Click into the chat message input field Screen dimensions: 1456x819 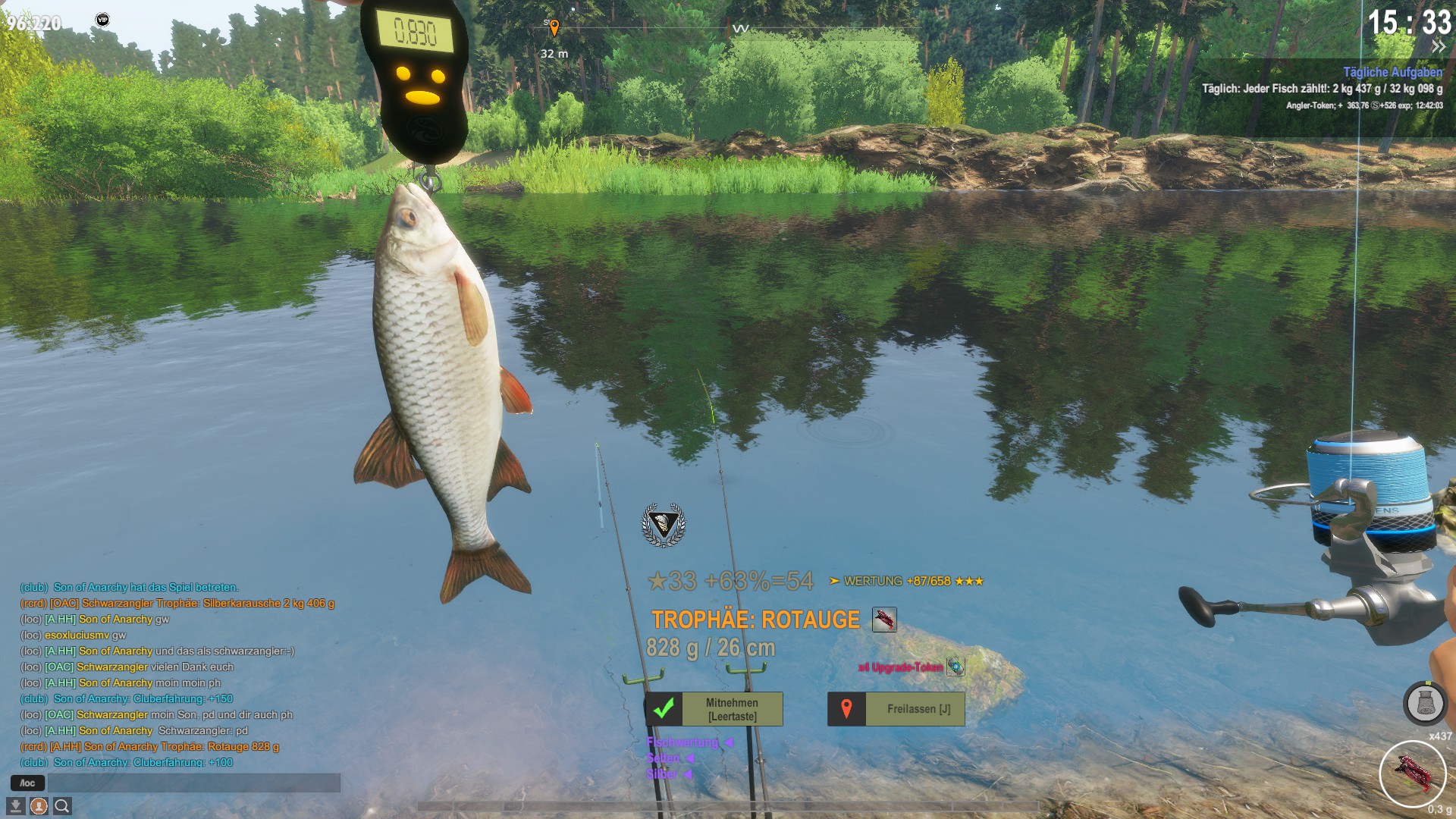tap(193, 783)
